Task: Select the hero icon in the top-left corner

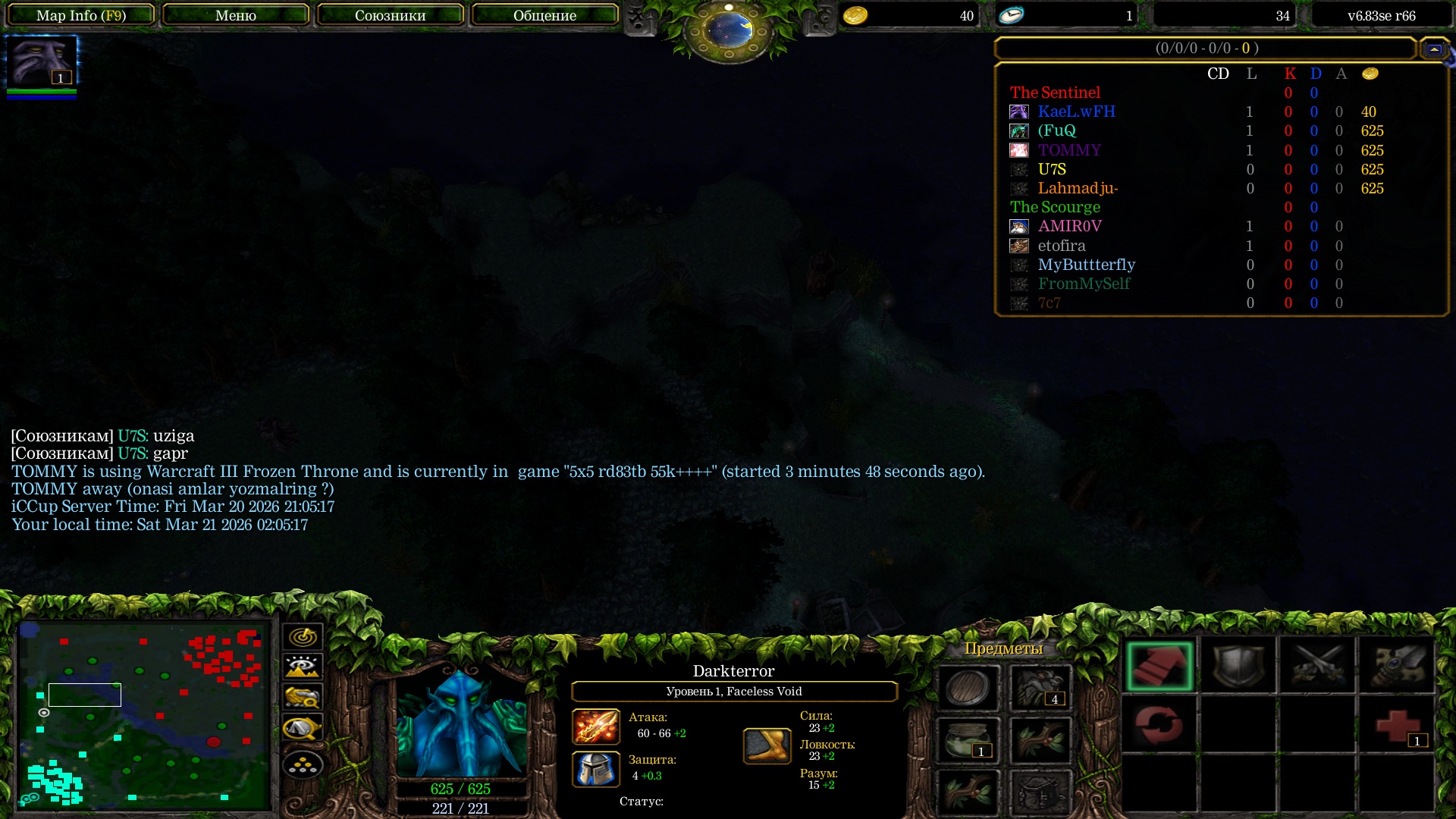Action: [x=42, y=62]
